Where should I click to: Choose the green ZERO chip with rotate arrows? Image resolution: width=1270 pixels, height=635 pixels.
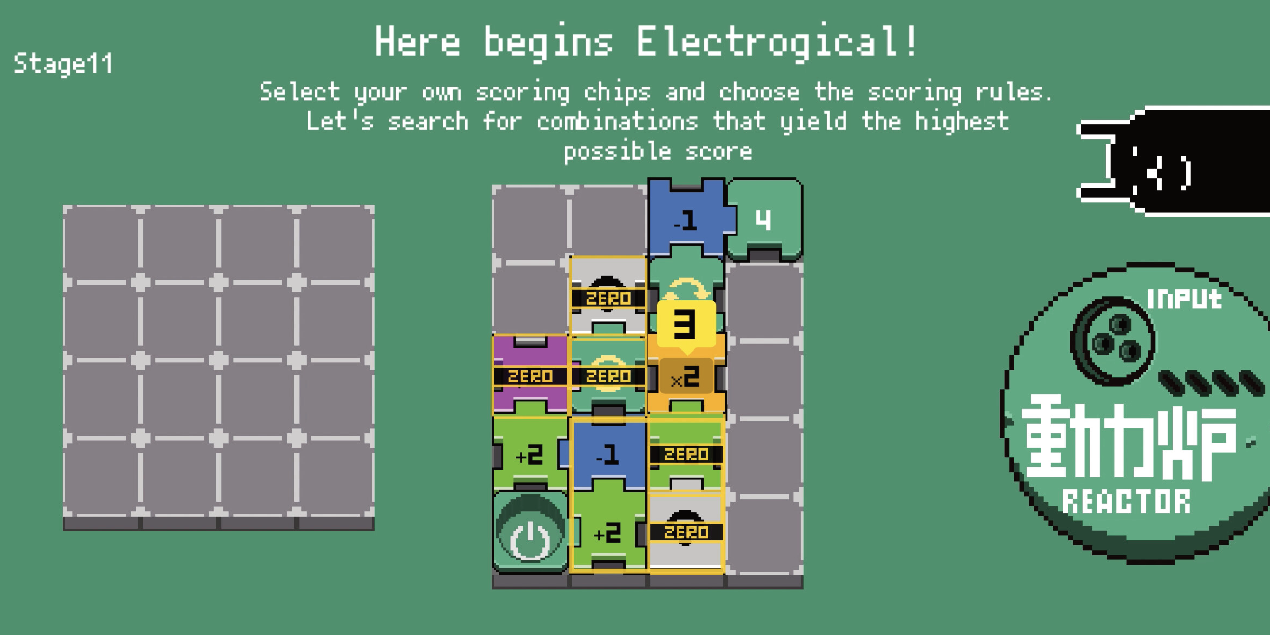tap(608, 376)
